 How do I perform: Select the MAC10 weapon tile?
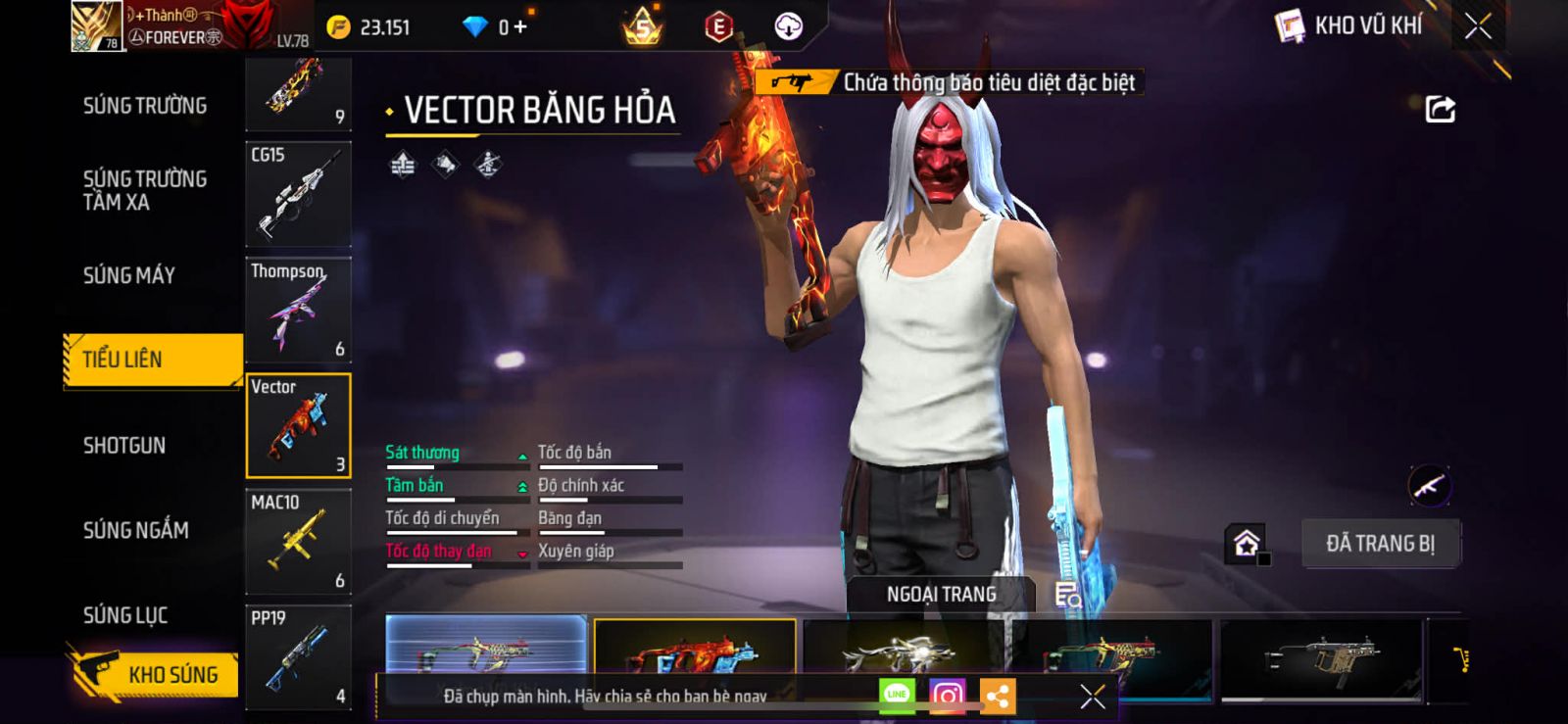point(298,542)
